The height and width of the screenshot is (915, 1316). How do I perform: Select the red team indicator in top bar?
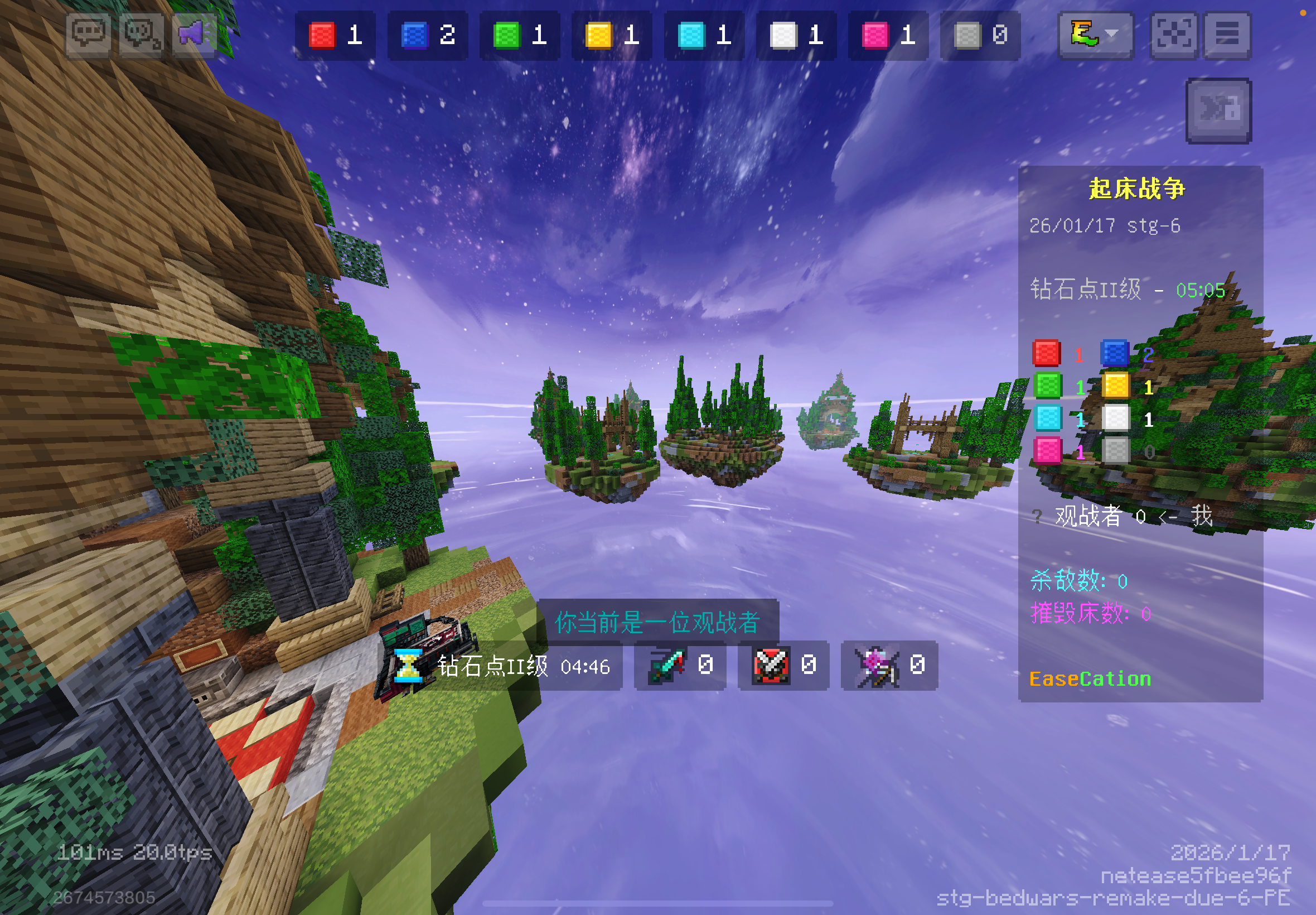tap(335, 36)
